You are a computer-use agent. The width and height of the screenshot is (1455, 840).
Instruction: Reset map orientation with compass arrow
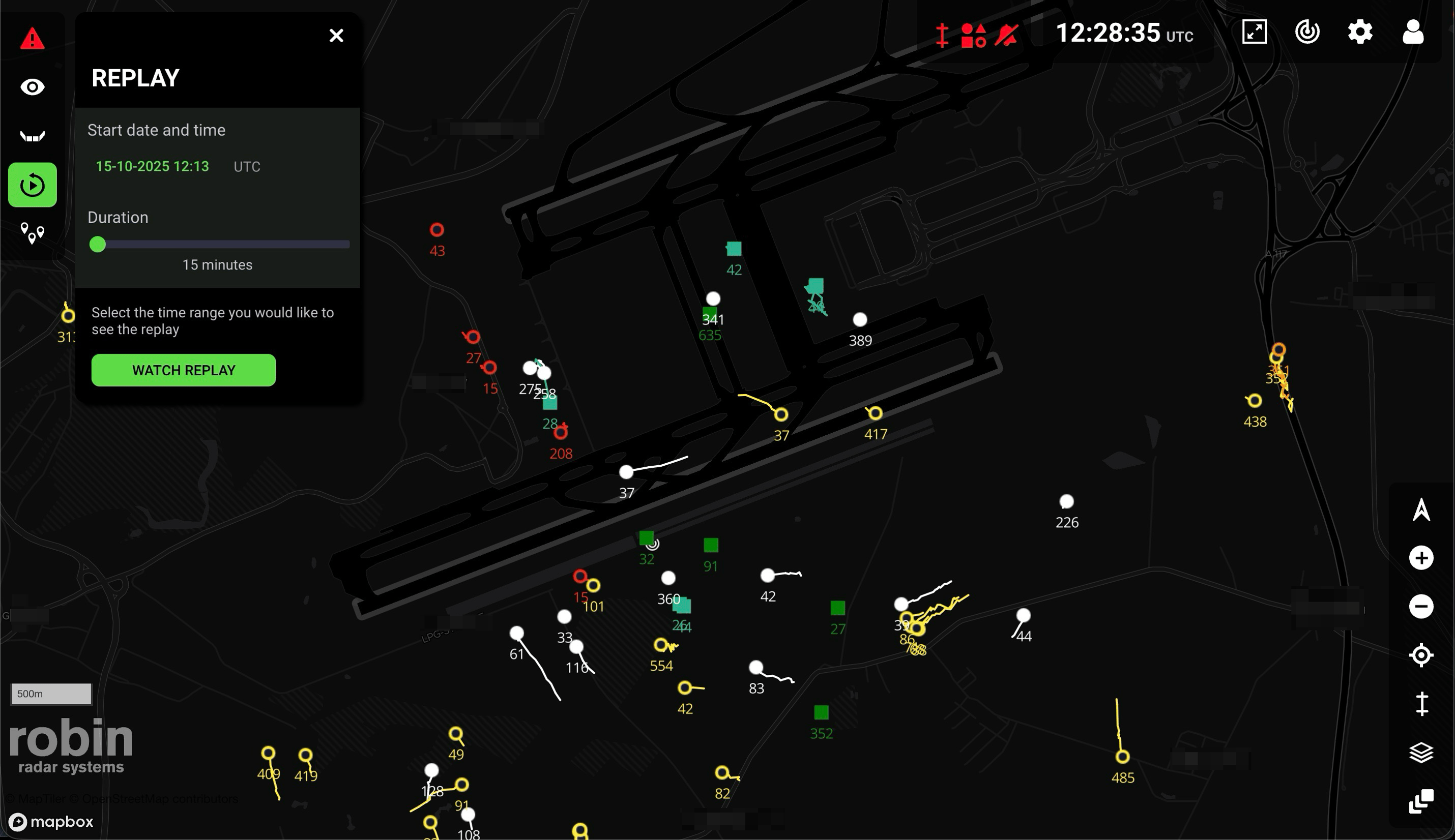[x=1422, y=511]
